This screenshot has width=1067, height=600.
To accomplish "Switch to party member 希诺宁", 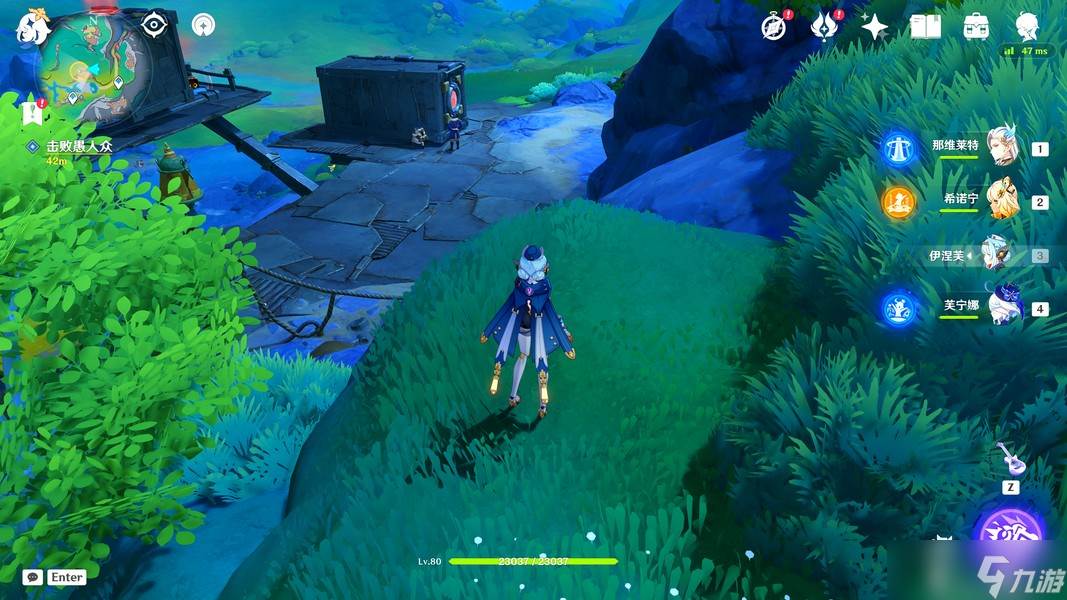I will (1000, 201).
